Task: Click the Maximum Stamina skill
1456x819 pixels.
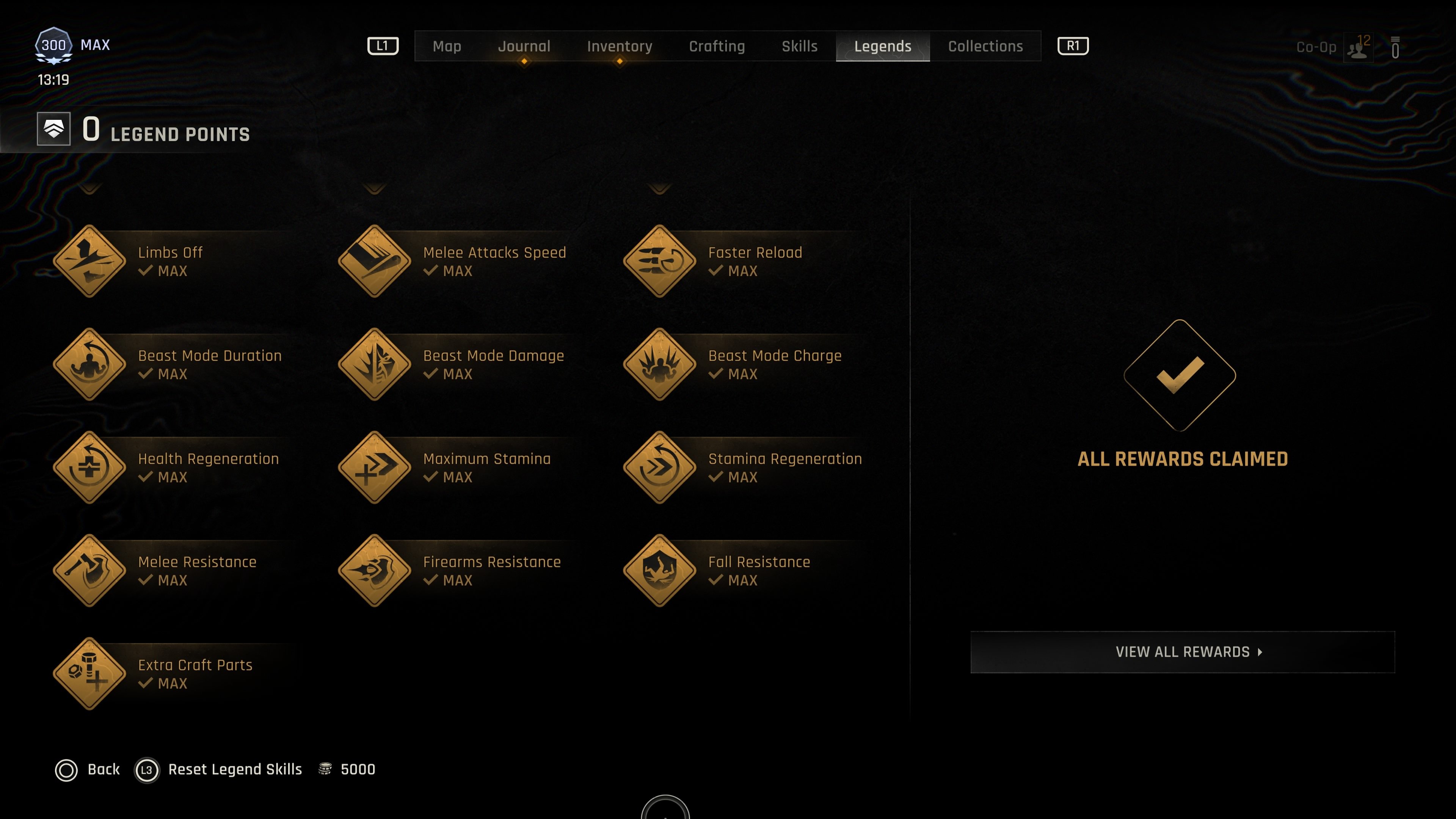Action: [x=375, y=468]
